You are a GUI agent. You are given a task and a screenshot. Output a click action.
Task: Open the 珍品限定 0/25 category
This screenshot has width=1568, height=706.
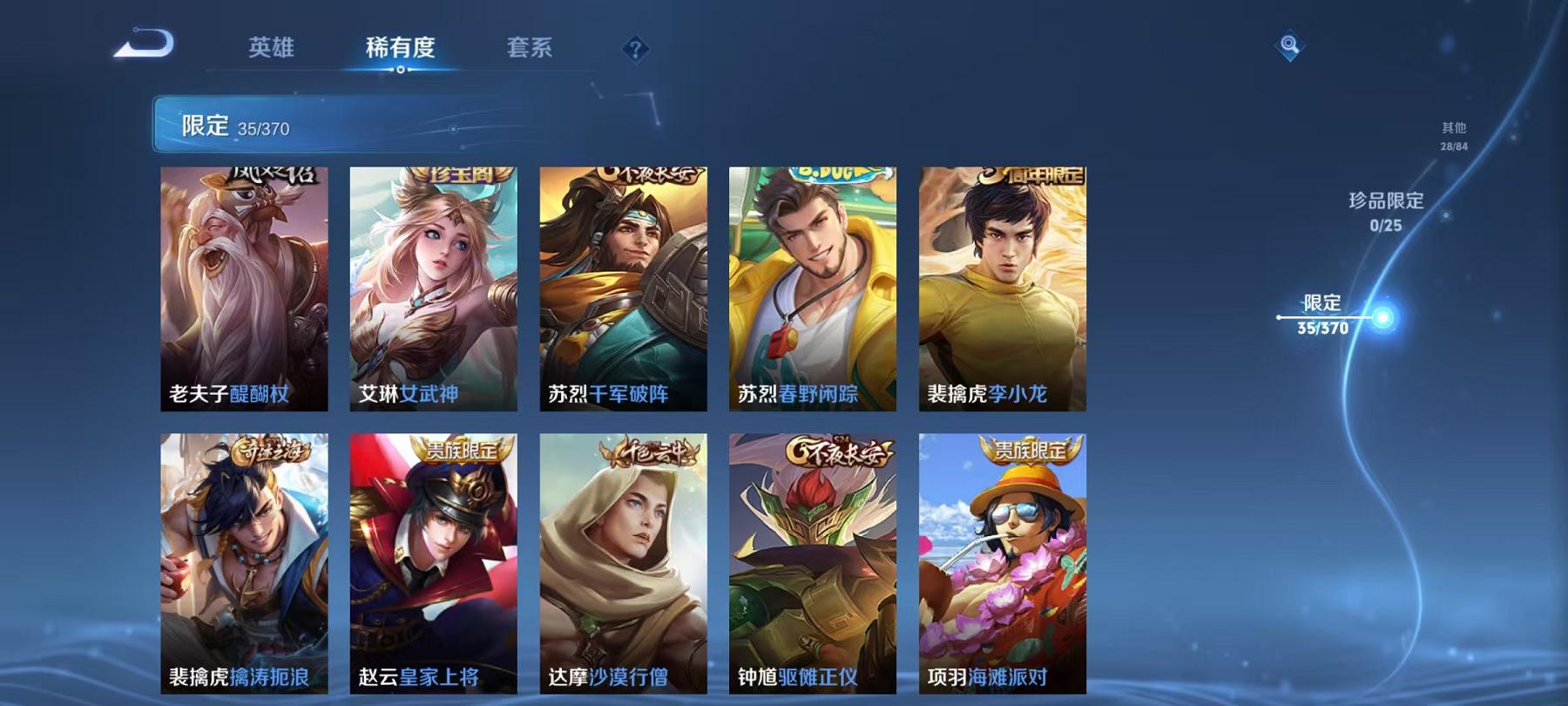1384,209
